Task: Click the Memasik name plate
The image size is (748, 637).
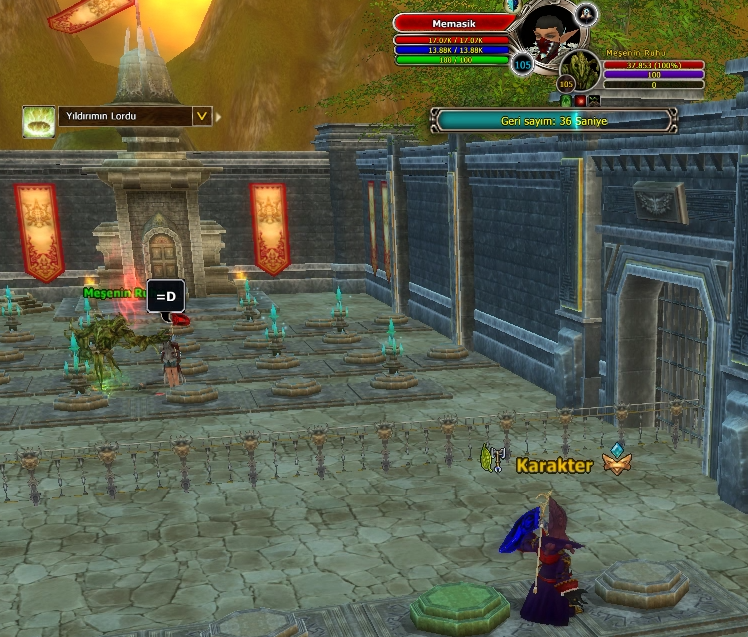Action: (451, 23)
